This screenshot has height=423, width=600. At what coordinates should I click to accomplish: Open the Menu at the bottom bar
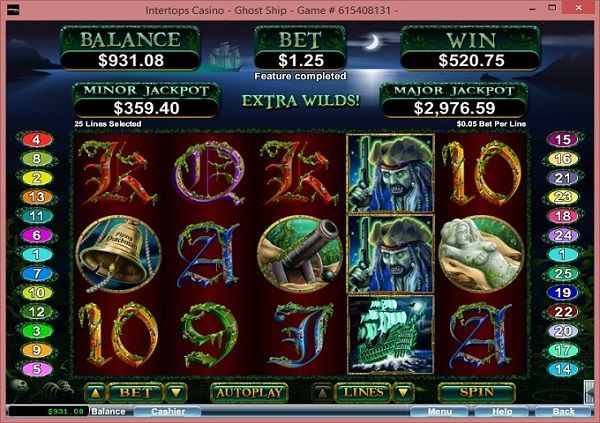(439, 411)
